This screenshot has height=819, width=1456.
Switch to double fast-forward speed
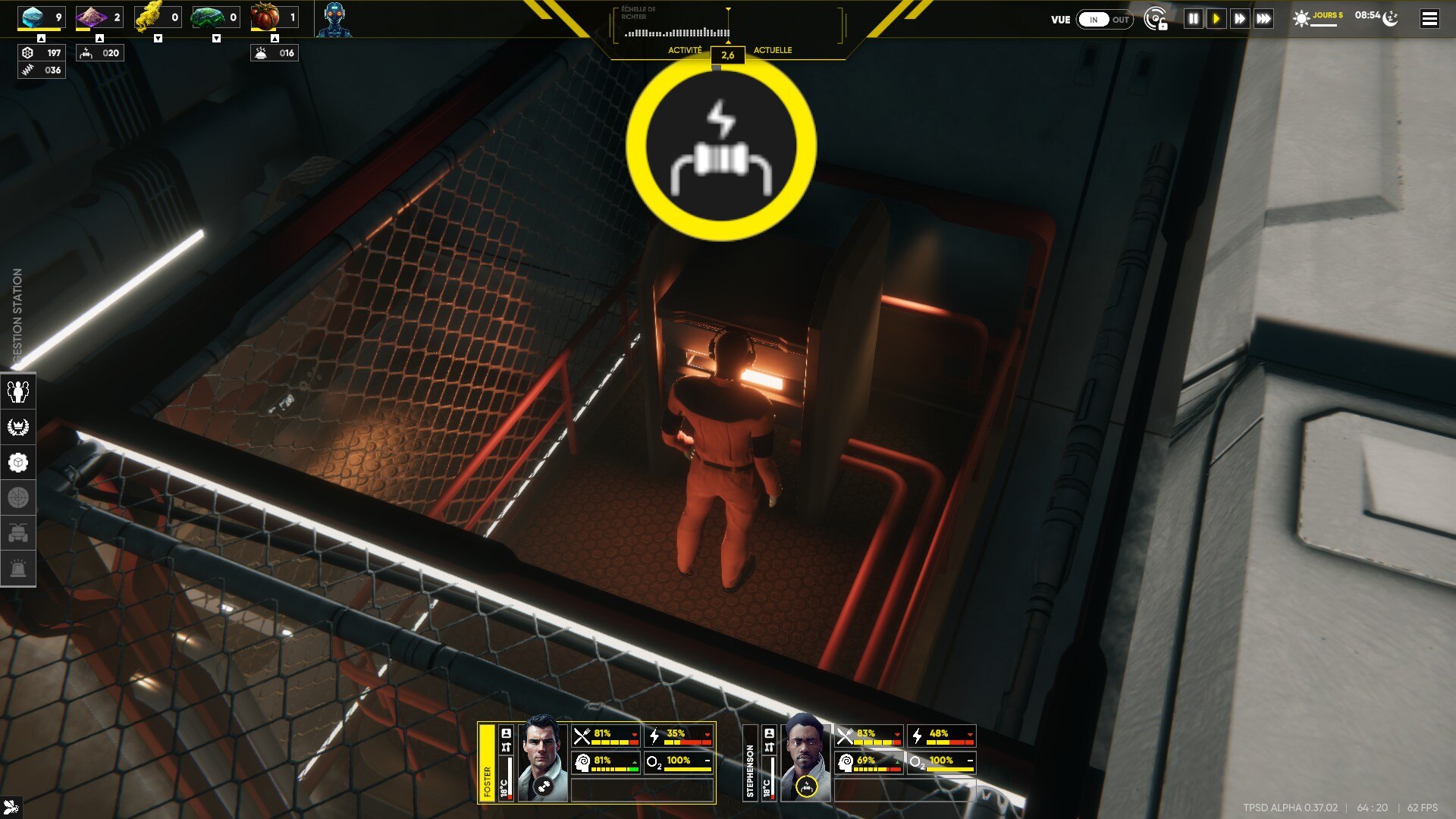(1240, 19)
